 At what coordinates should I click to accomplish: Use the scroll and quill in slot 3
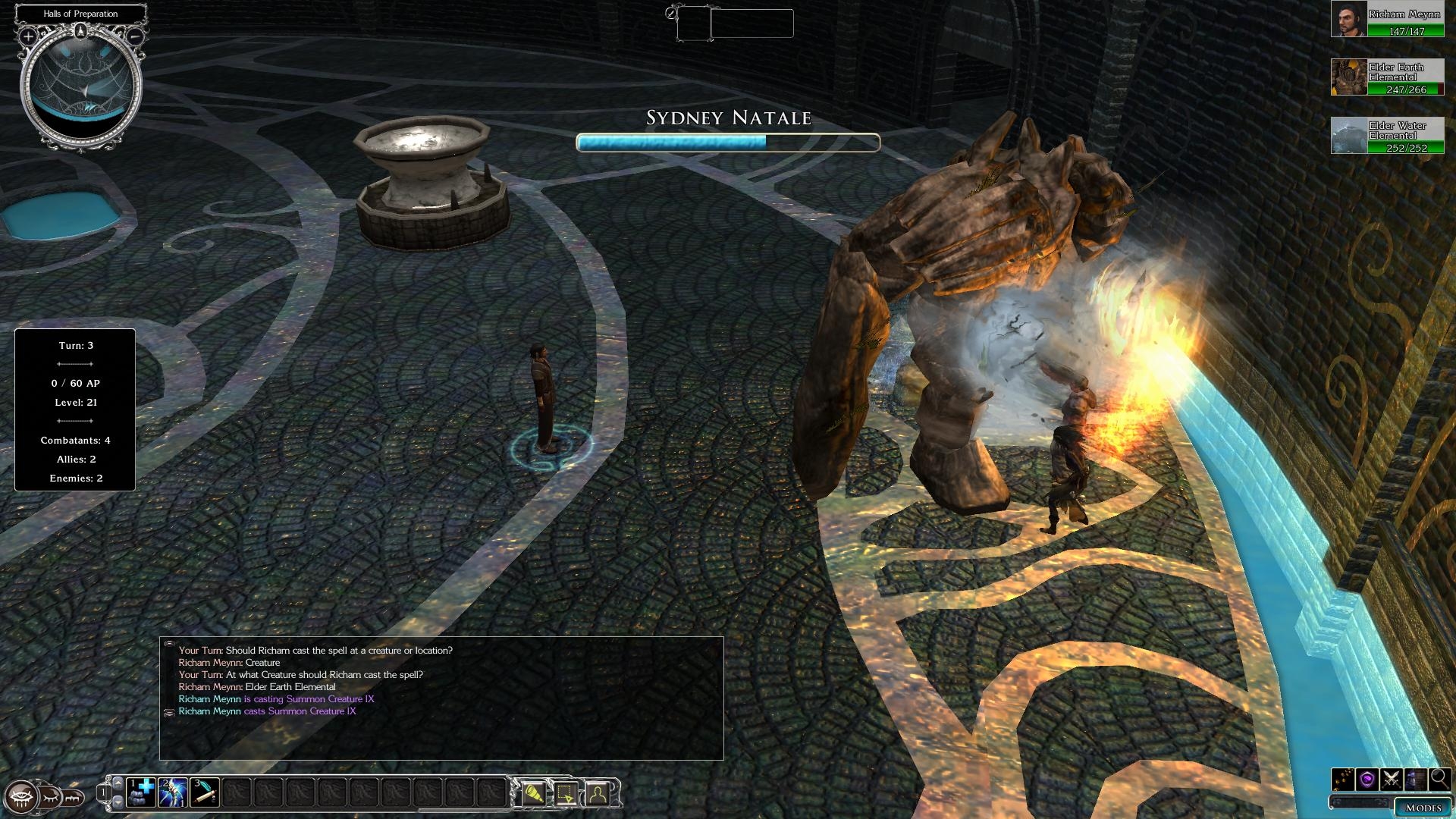point(205,792)
